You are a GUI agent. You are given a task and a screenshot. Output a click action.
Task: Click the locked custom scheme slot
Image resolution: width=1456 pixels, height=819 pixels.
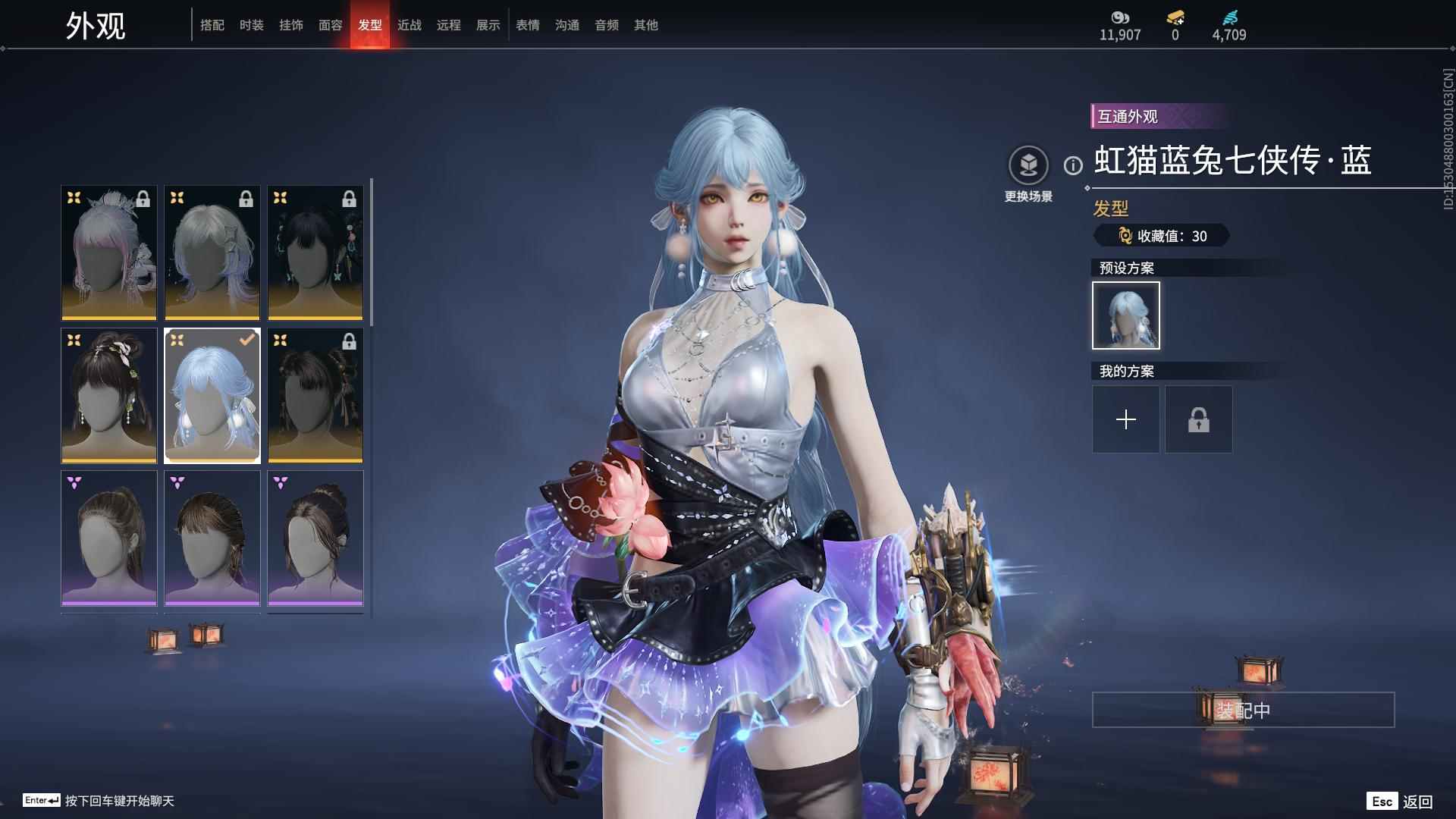[x=1198, y=419]
